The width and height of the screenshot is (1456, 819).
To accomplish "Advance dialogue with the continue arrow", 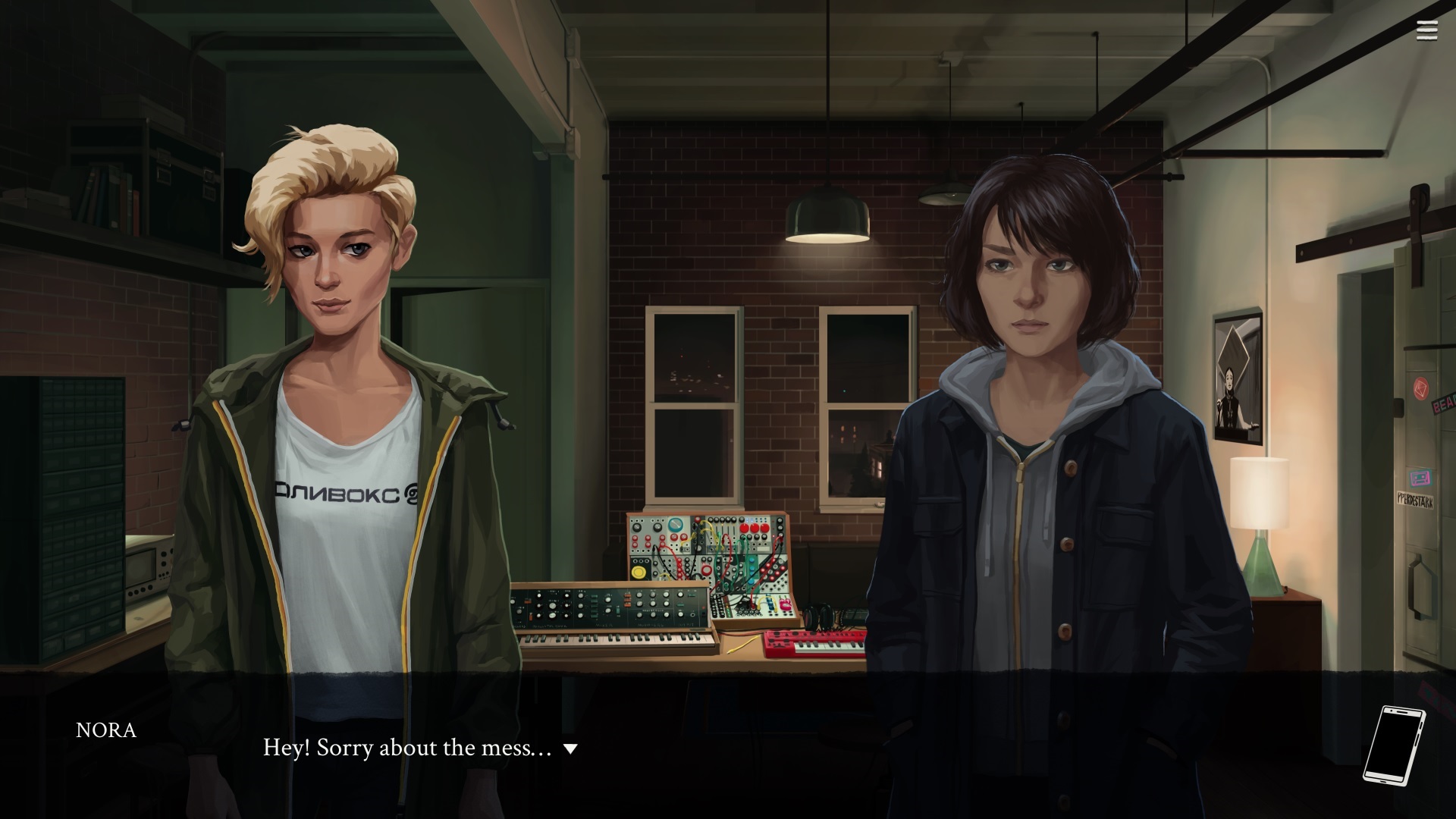I will (571, 749).
